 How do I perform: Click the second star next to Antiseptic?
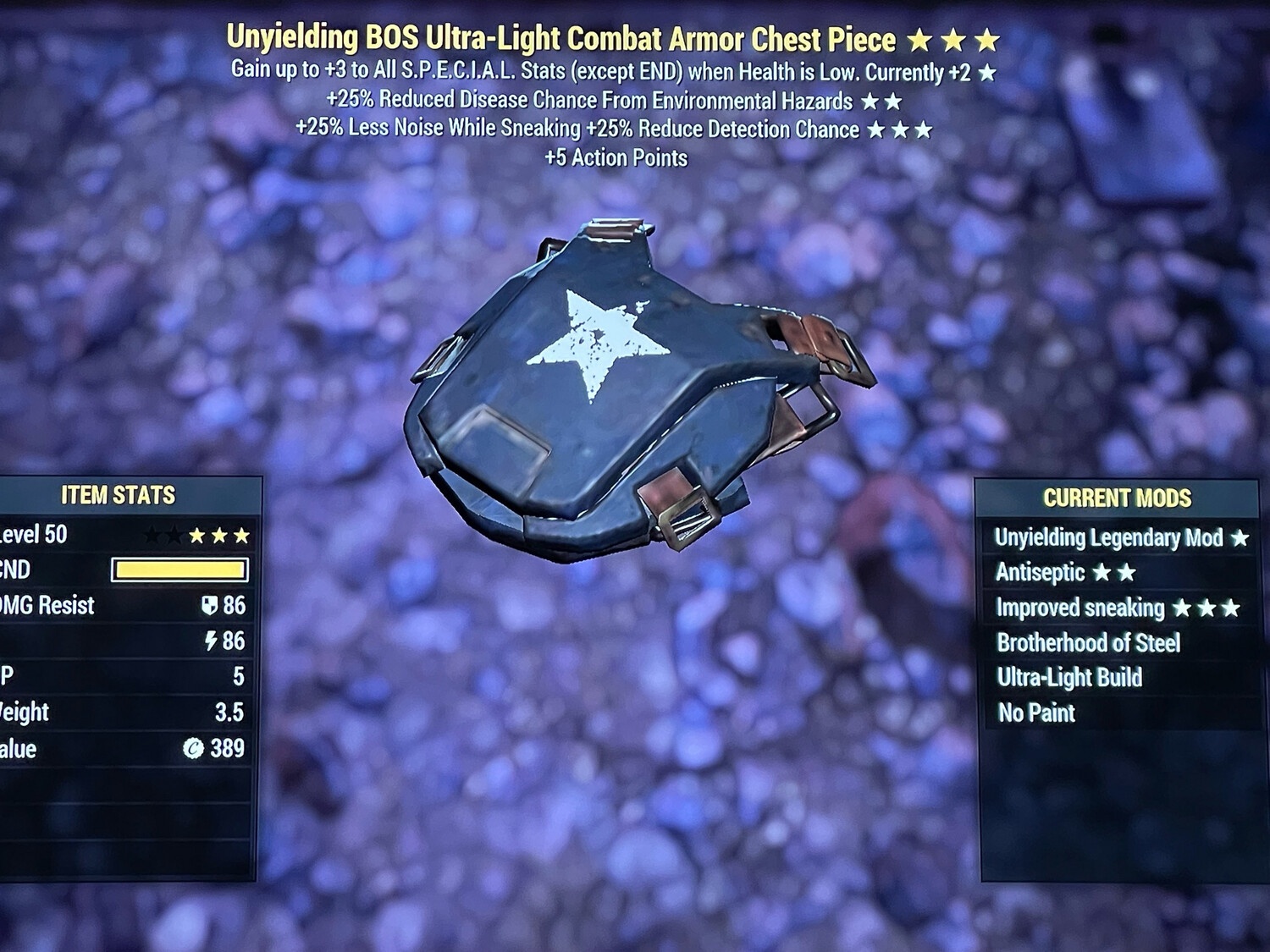(1129, 572)
